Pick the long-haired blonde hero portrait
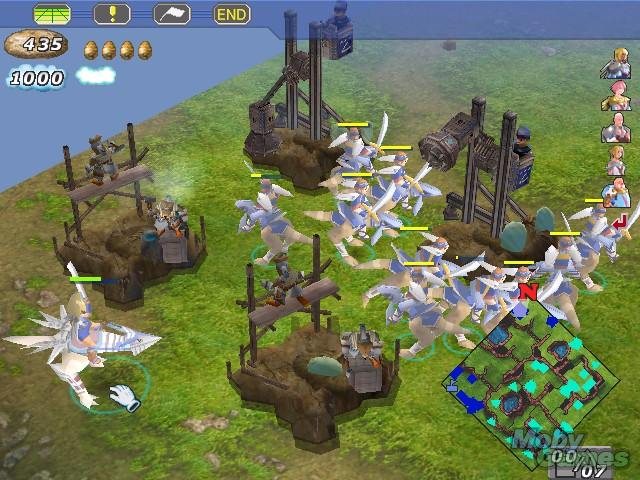 coord(614,159)
